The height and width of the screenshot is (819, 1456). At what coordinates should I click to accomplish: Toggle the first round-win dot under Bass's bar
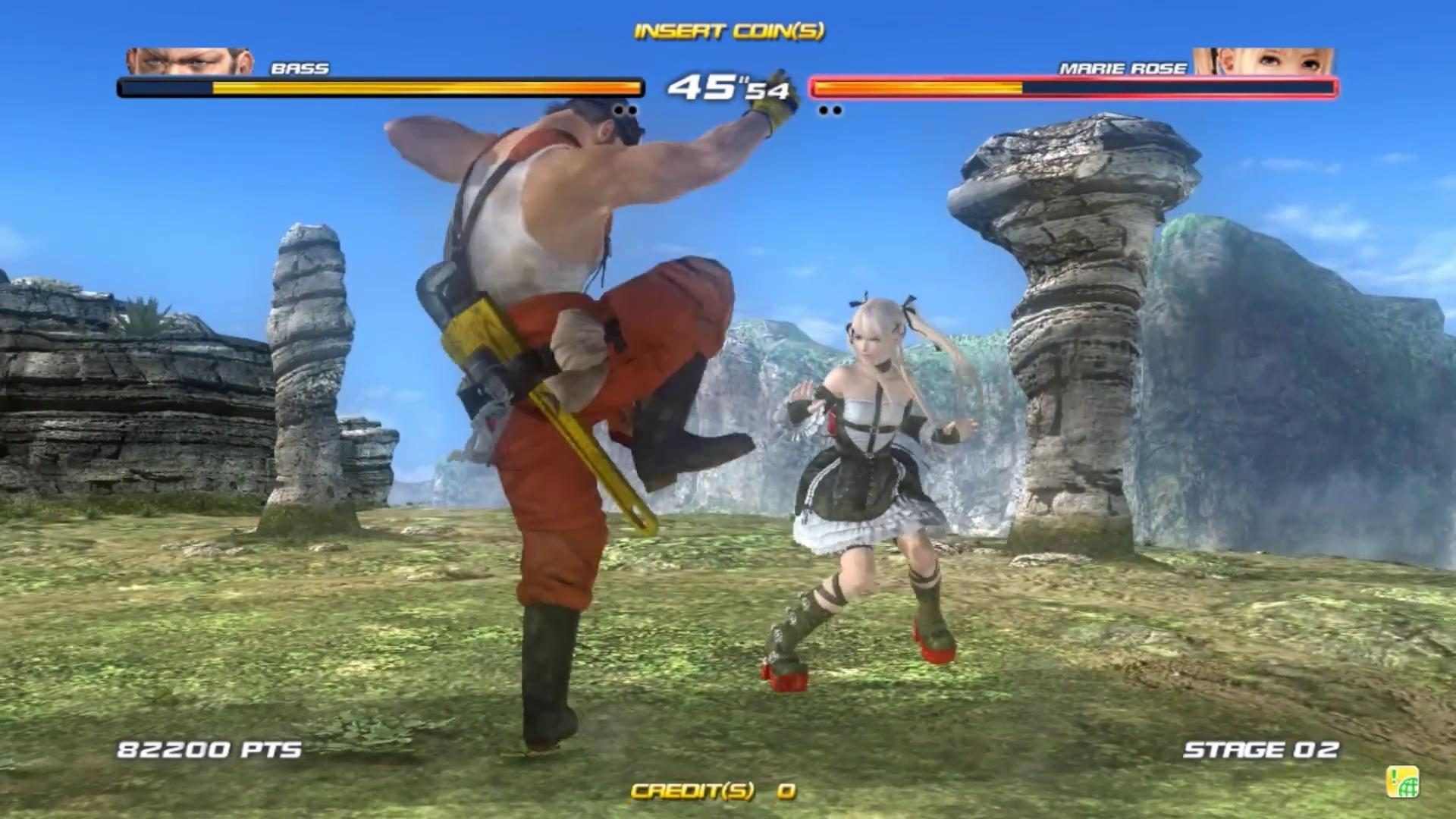(x=618, y=110)
